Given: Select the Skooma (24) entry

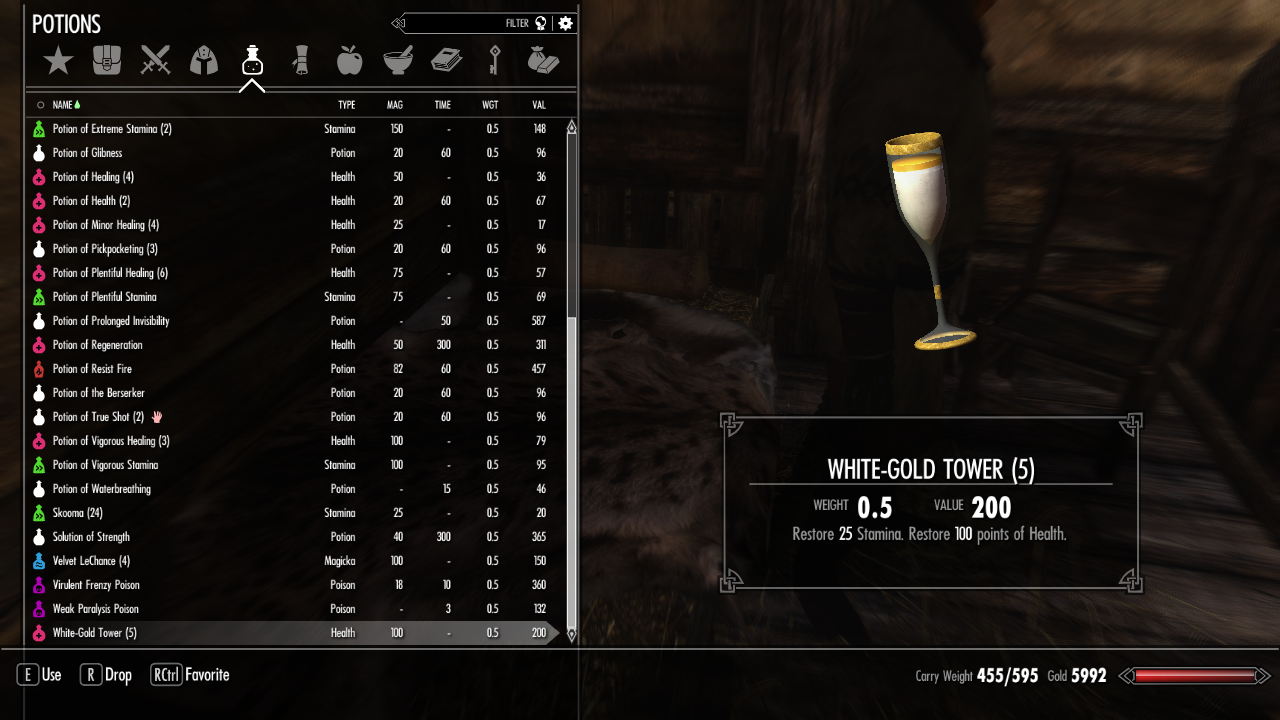Looking at the screenshot, I should 78,513.
